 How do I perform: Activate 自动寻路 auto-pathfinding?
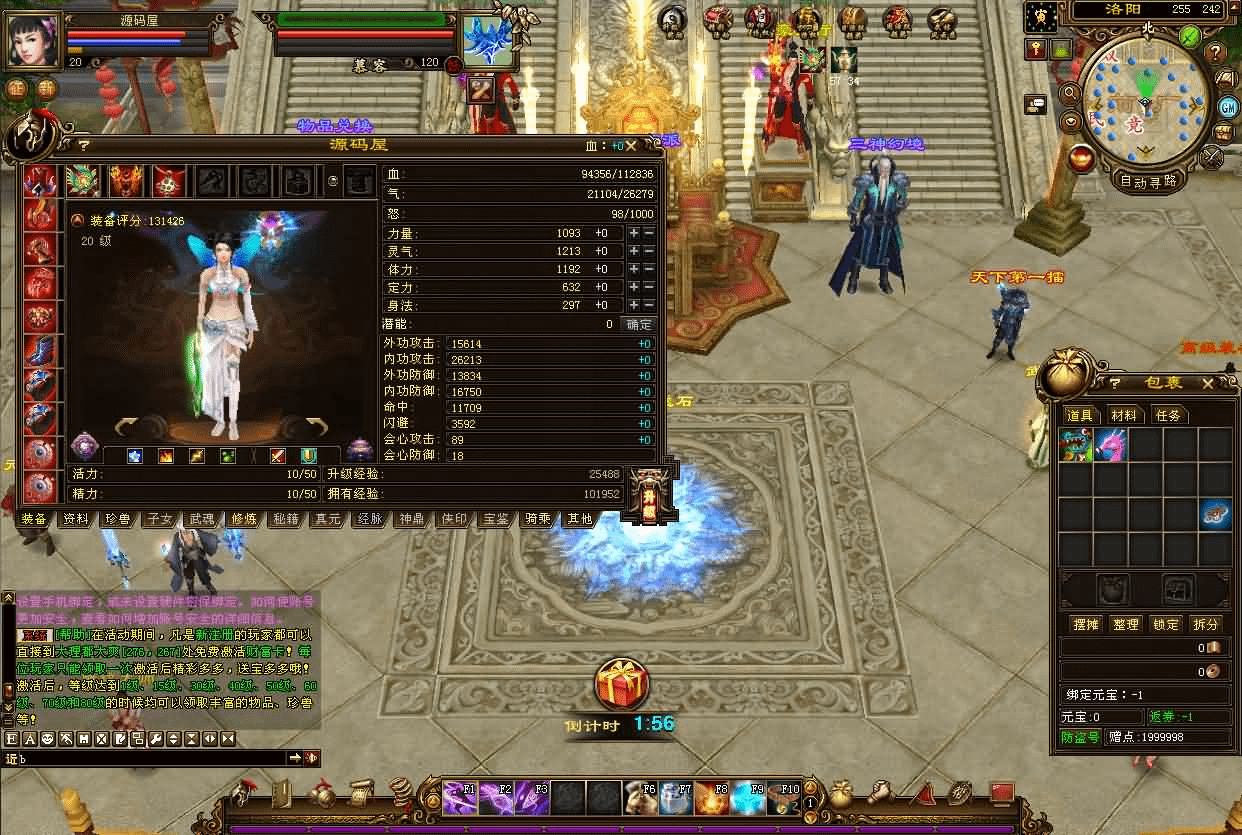tap(1148, 182)
